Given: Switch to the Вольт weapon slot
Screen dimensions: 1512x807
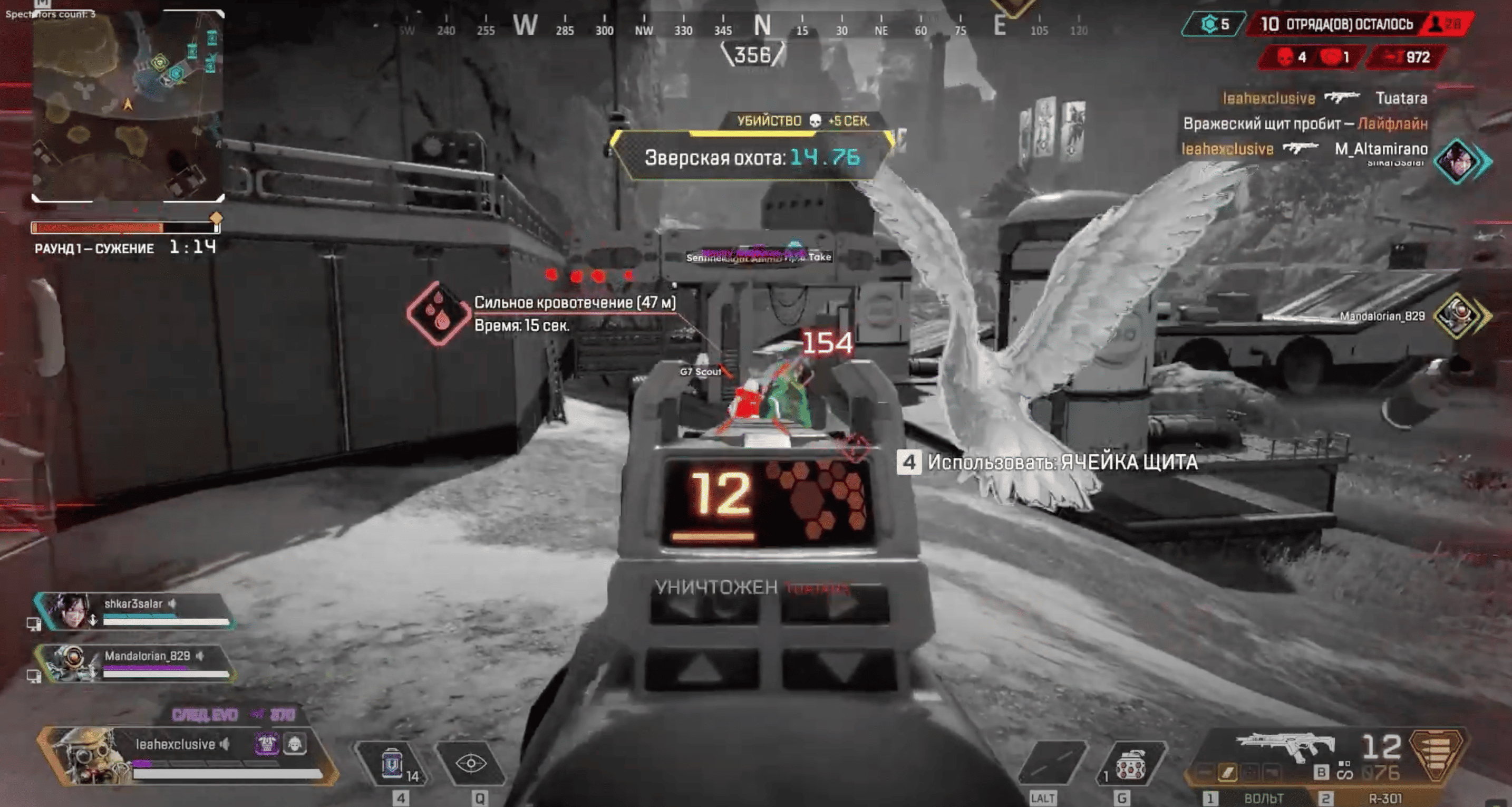Looking at the screenshot, I should tap(1262, 798).
